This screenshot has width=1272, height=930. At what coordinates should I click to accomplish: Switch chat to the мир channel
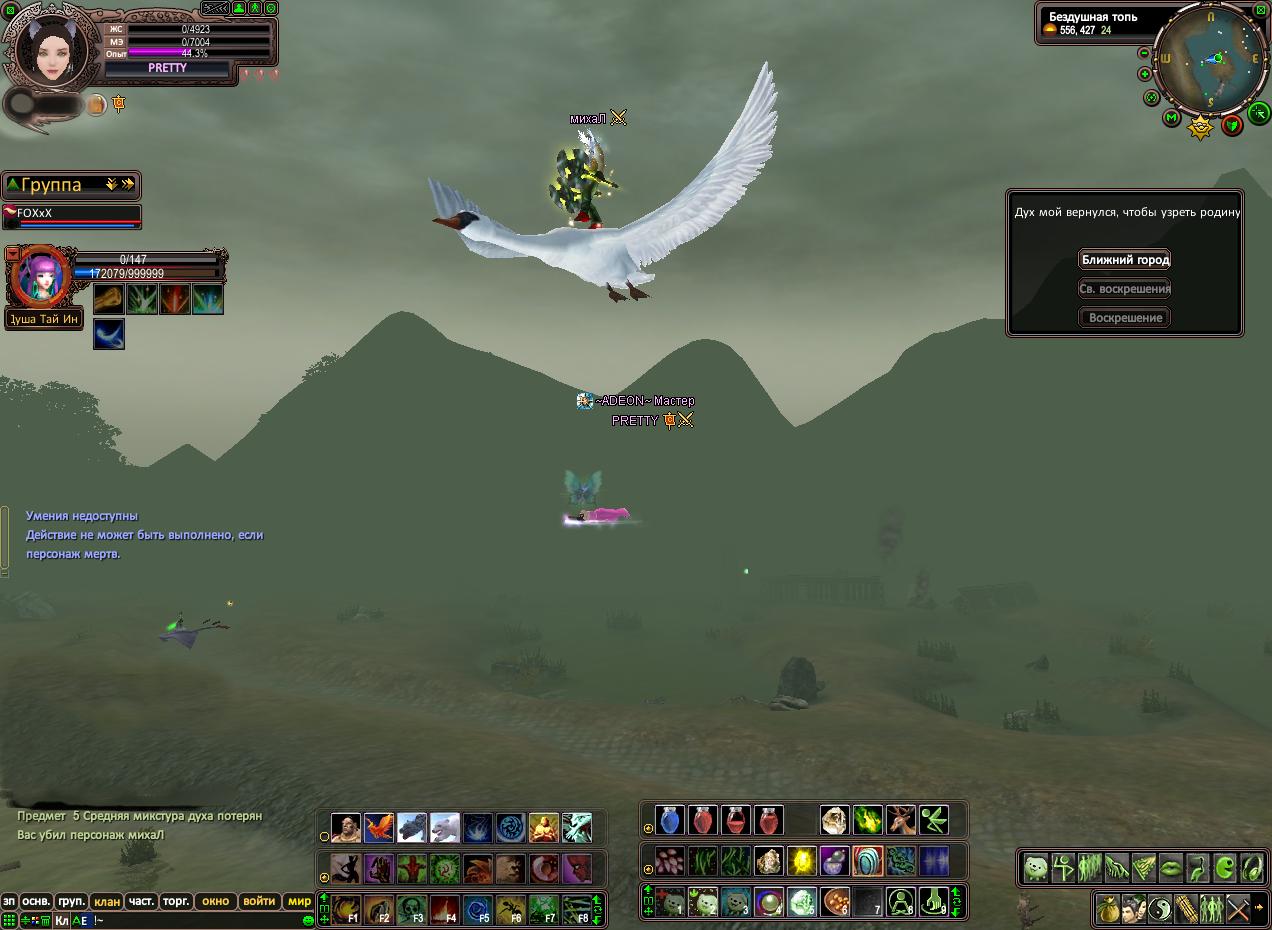(299, 901)
